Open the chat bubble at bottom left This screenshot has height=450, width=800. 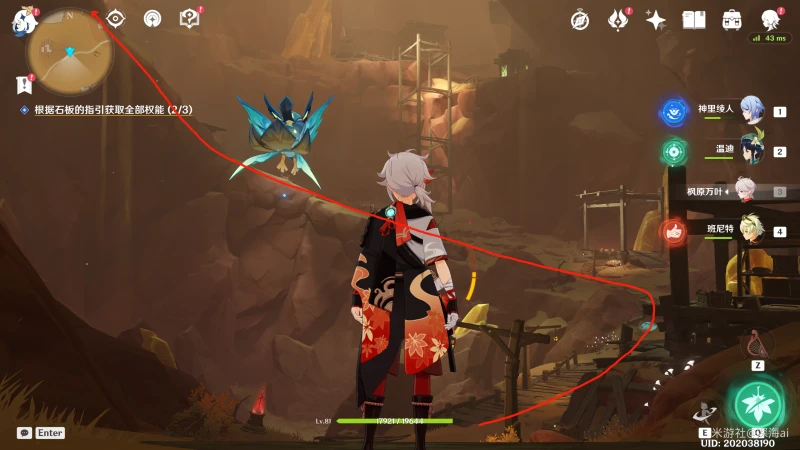[24, 433]
